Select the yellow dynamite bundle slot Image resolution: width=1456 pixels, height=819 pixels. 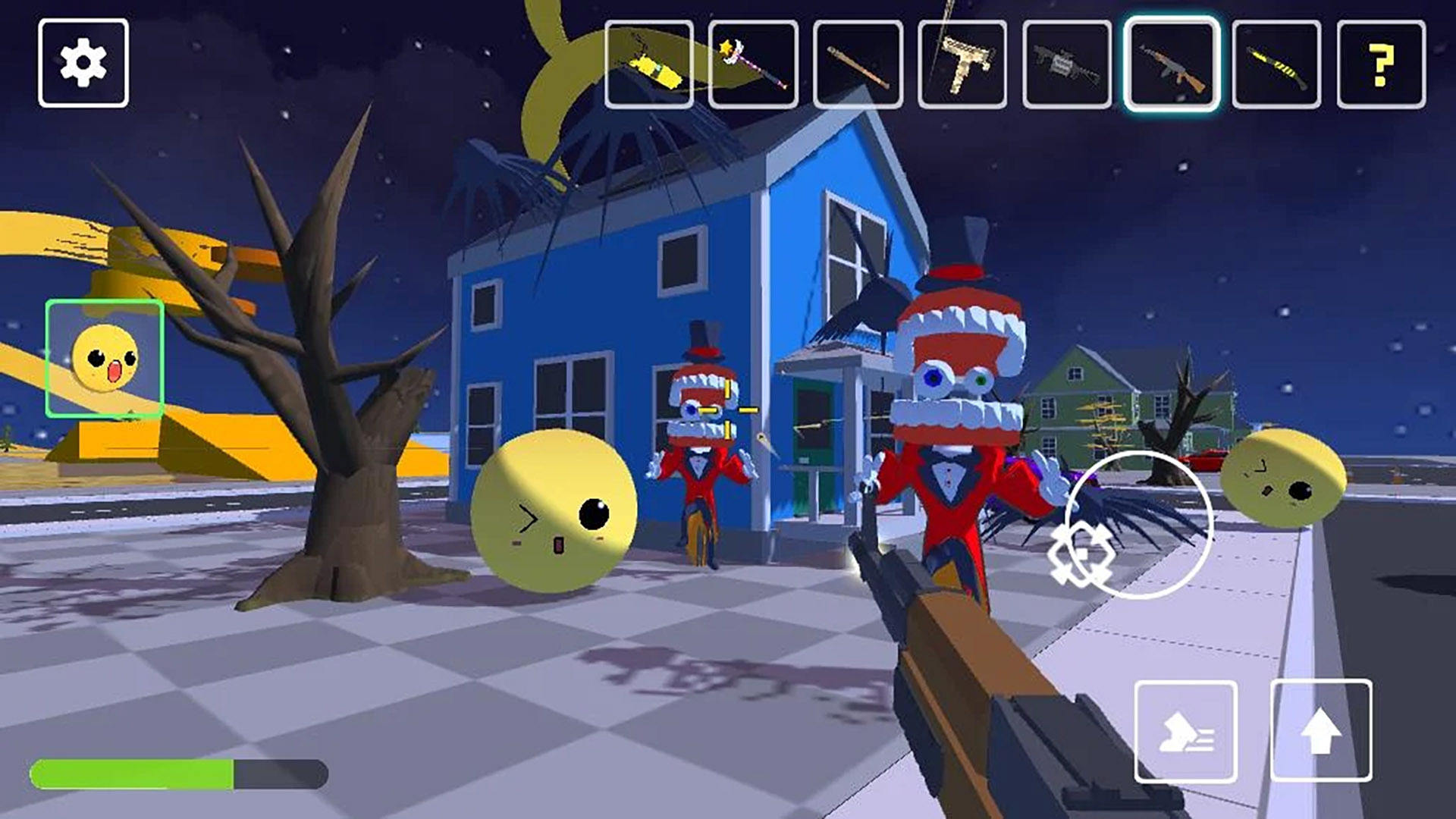649,65
